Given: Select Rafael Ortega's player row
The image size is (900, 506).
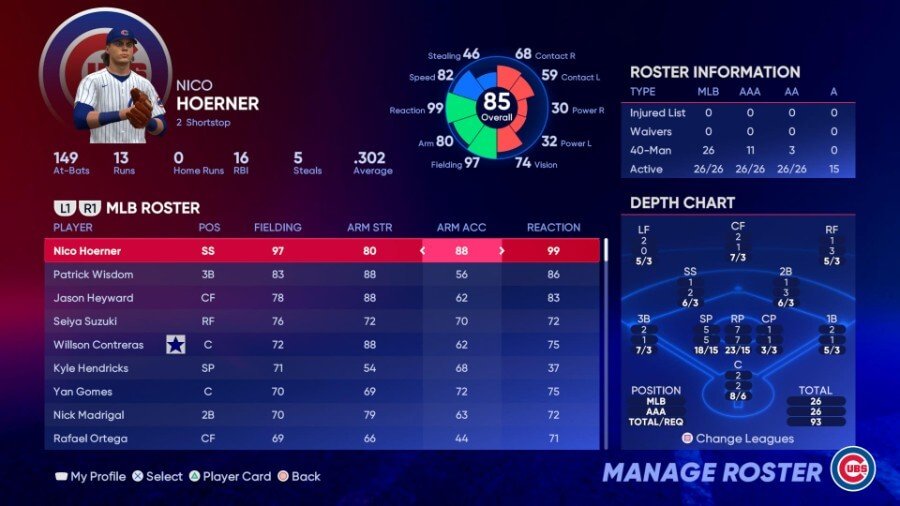Looking at the screenshot, I should click(x=300, y=438).
